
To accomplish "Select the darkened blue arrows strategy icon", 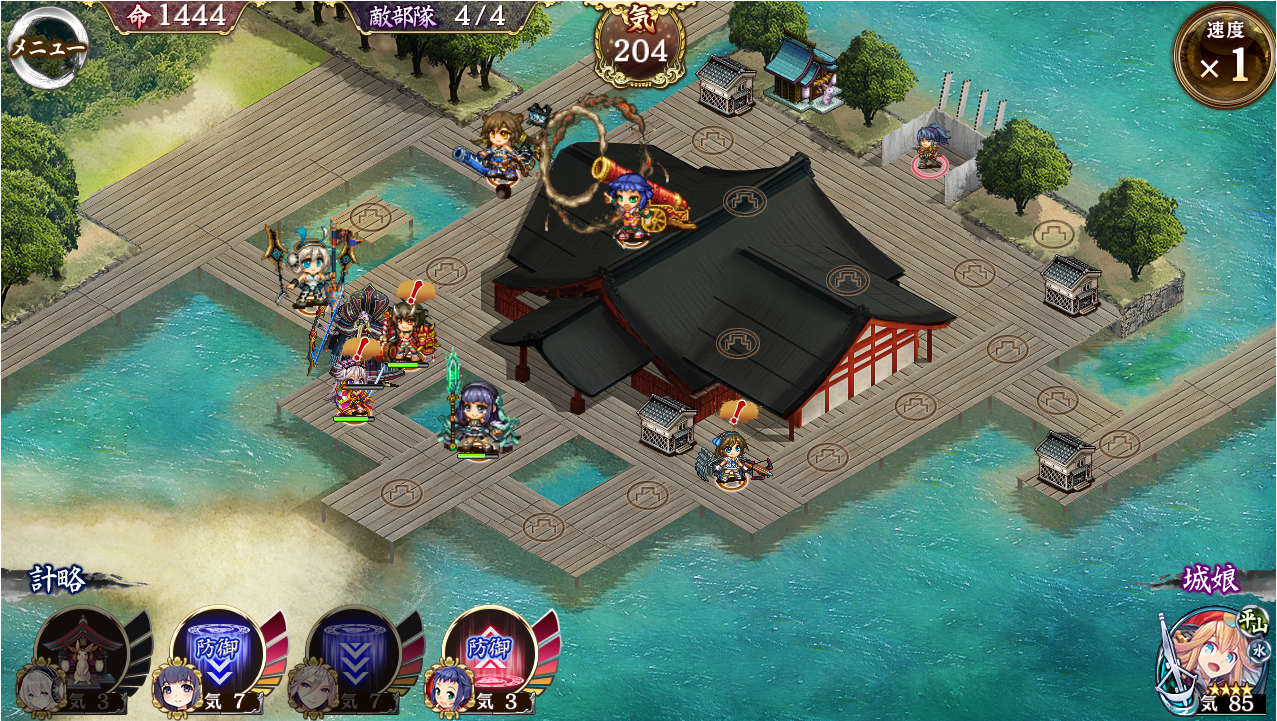I will coord(352,653).
